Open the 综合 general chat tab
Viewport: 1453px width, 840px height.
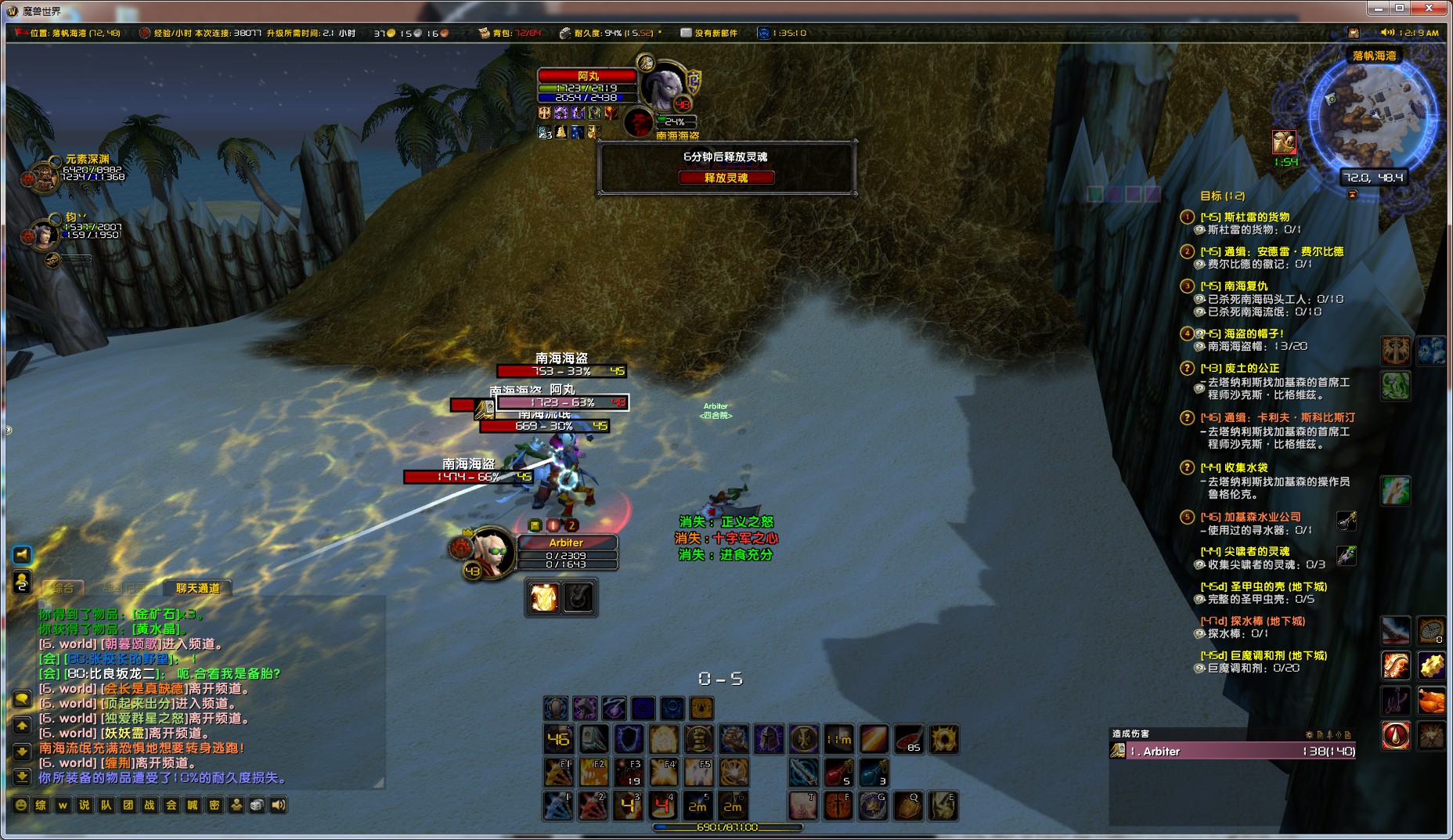(x=63, y=588)
